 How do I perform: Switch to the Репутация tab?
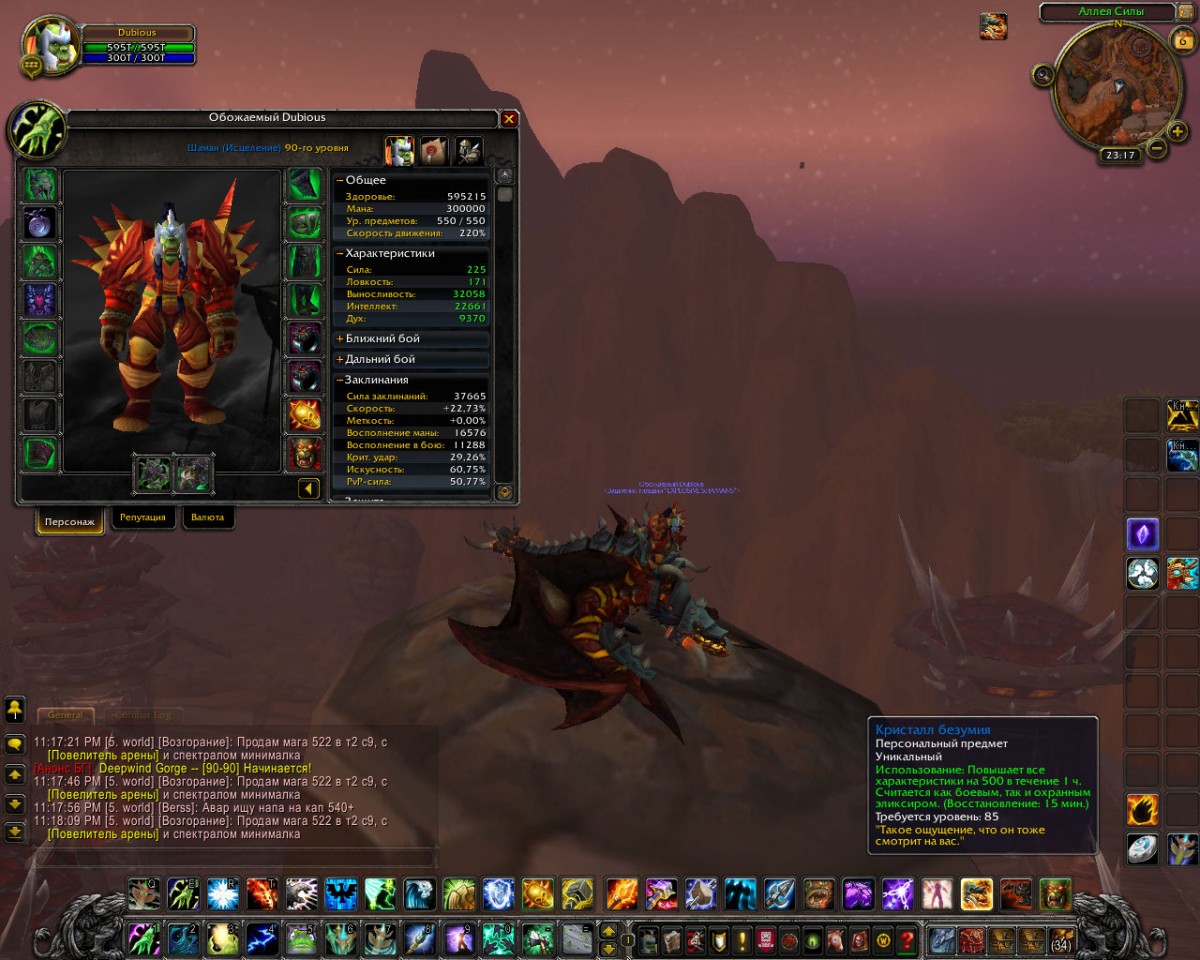coord(143,518)
